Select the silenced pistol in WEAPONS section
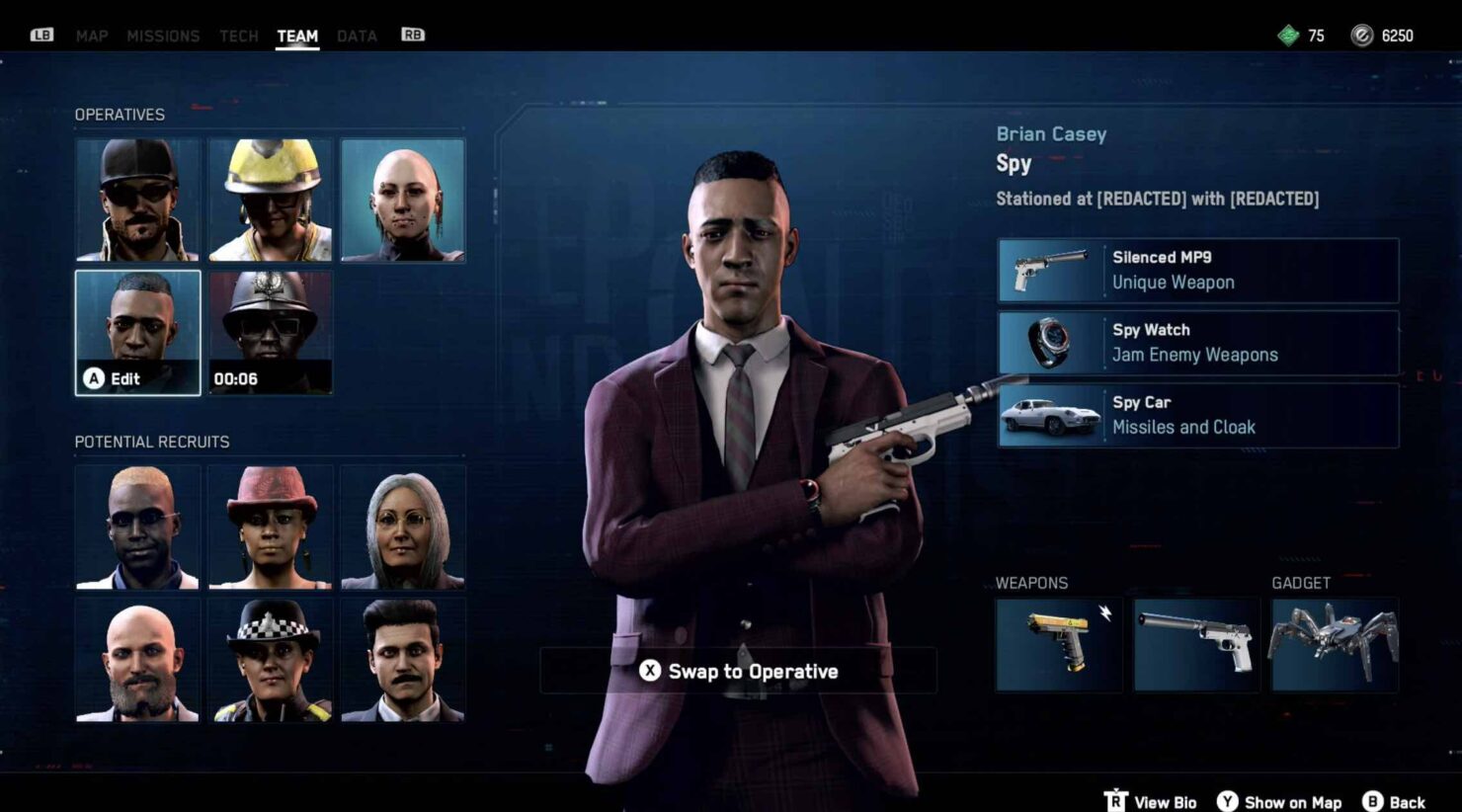1462x812 pixels. click(x=1195, y=642)
